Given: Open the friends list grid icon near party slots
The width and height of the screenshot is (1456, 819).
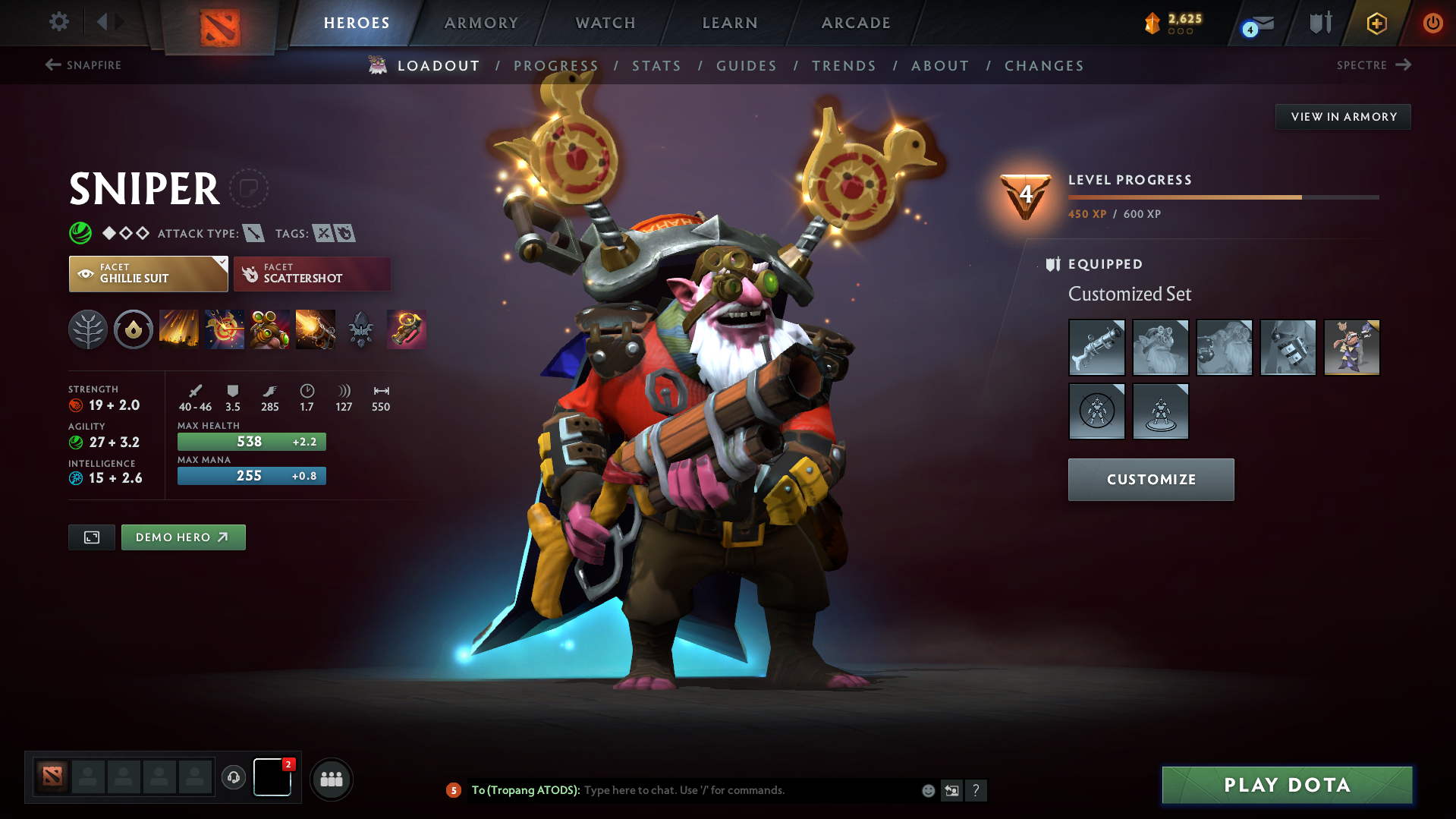Looking at the screenshot, I should tap(332, 779).
